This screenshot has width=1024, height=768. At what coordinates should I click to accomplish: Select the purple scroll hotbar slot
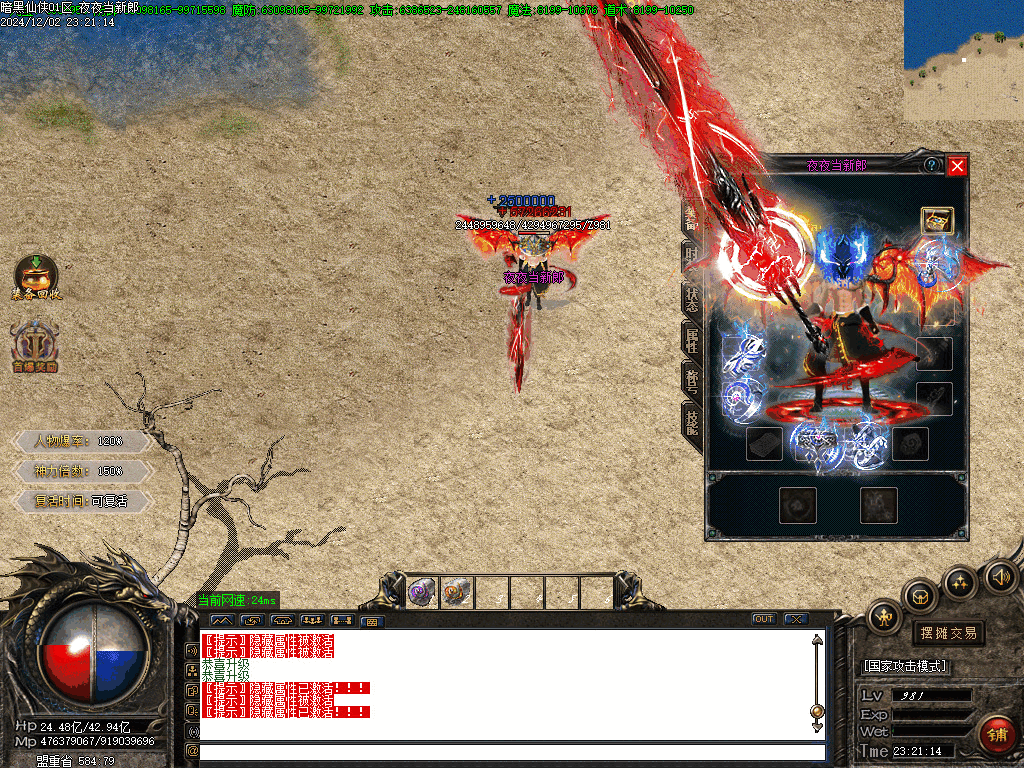422,593
